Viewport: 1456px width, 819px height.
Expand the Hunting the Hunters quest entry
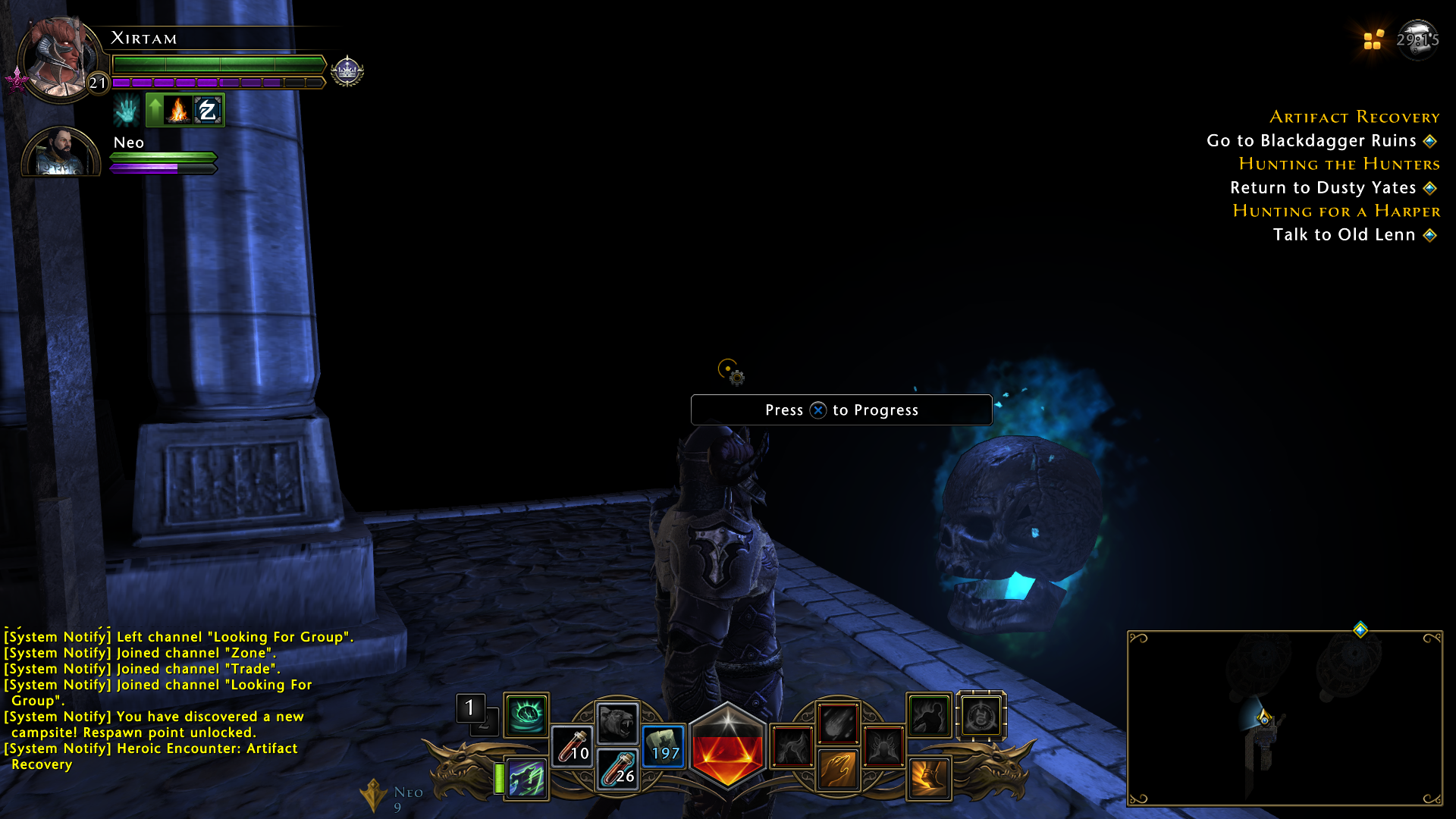[x=1338, y=164]
